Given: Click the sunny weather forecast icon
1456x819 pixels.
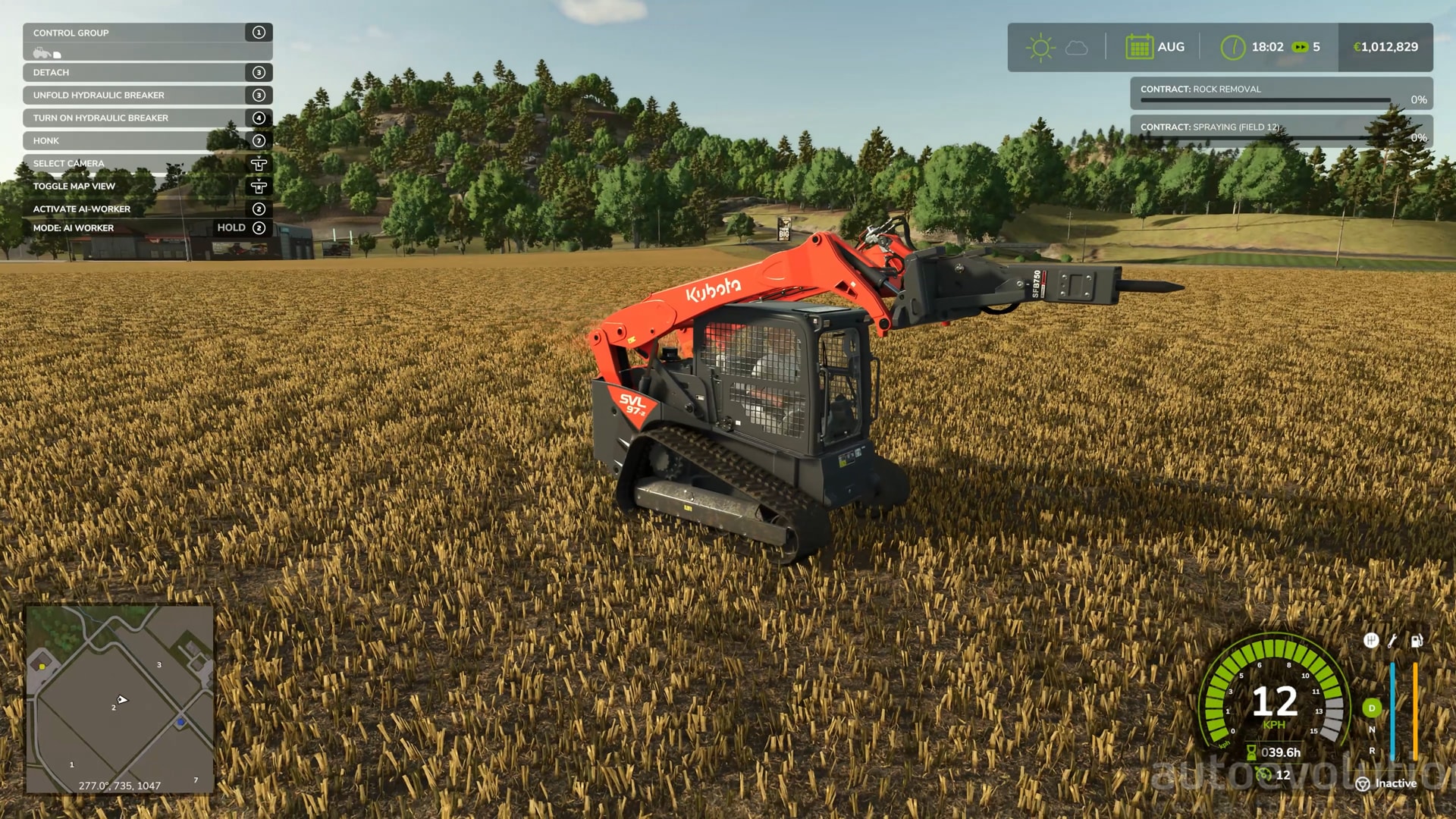Looking at the screenshot, I should (1040, 47).
